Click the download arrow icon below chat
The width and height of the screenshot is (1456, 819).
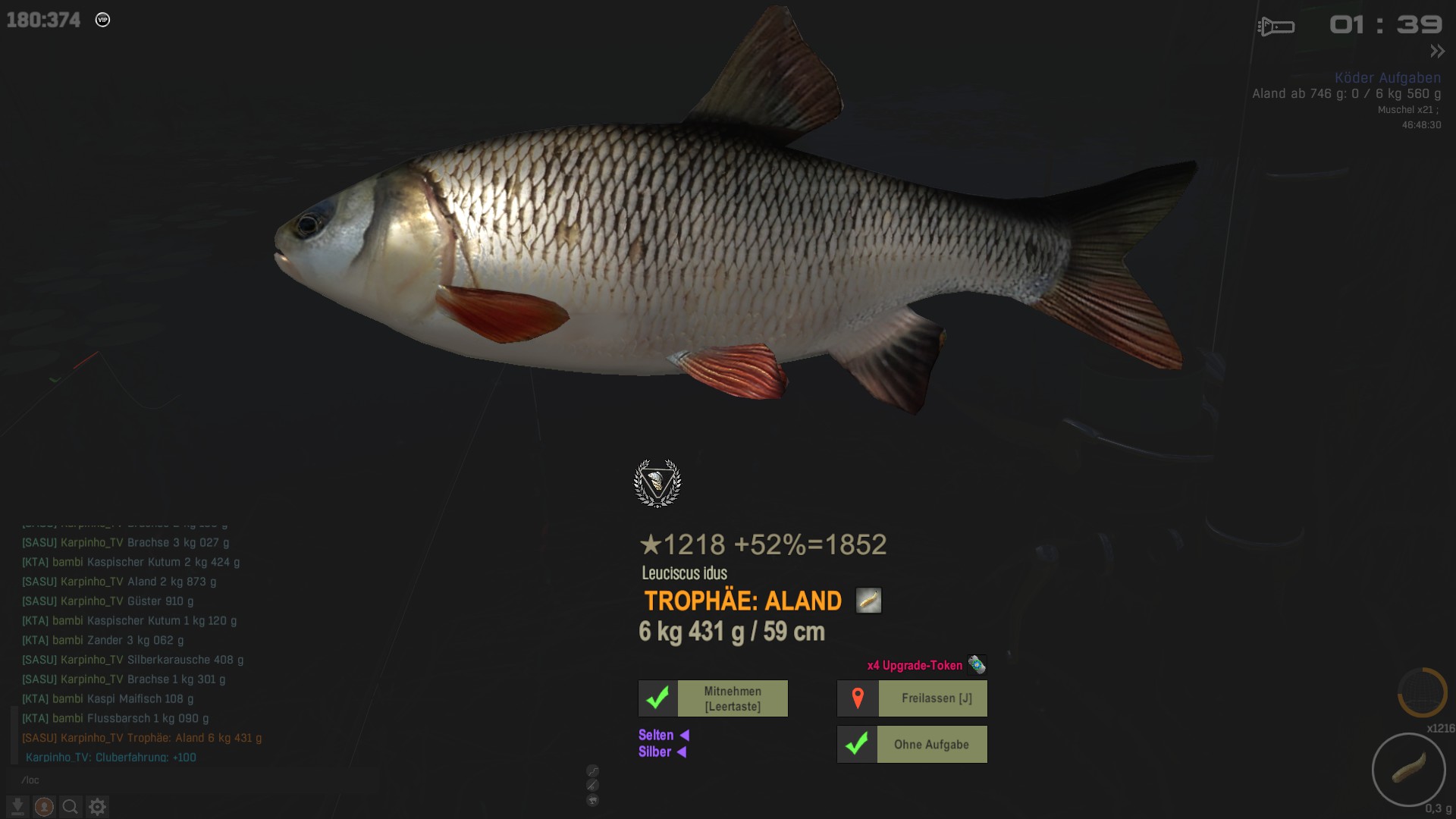[x=17, y=807]
